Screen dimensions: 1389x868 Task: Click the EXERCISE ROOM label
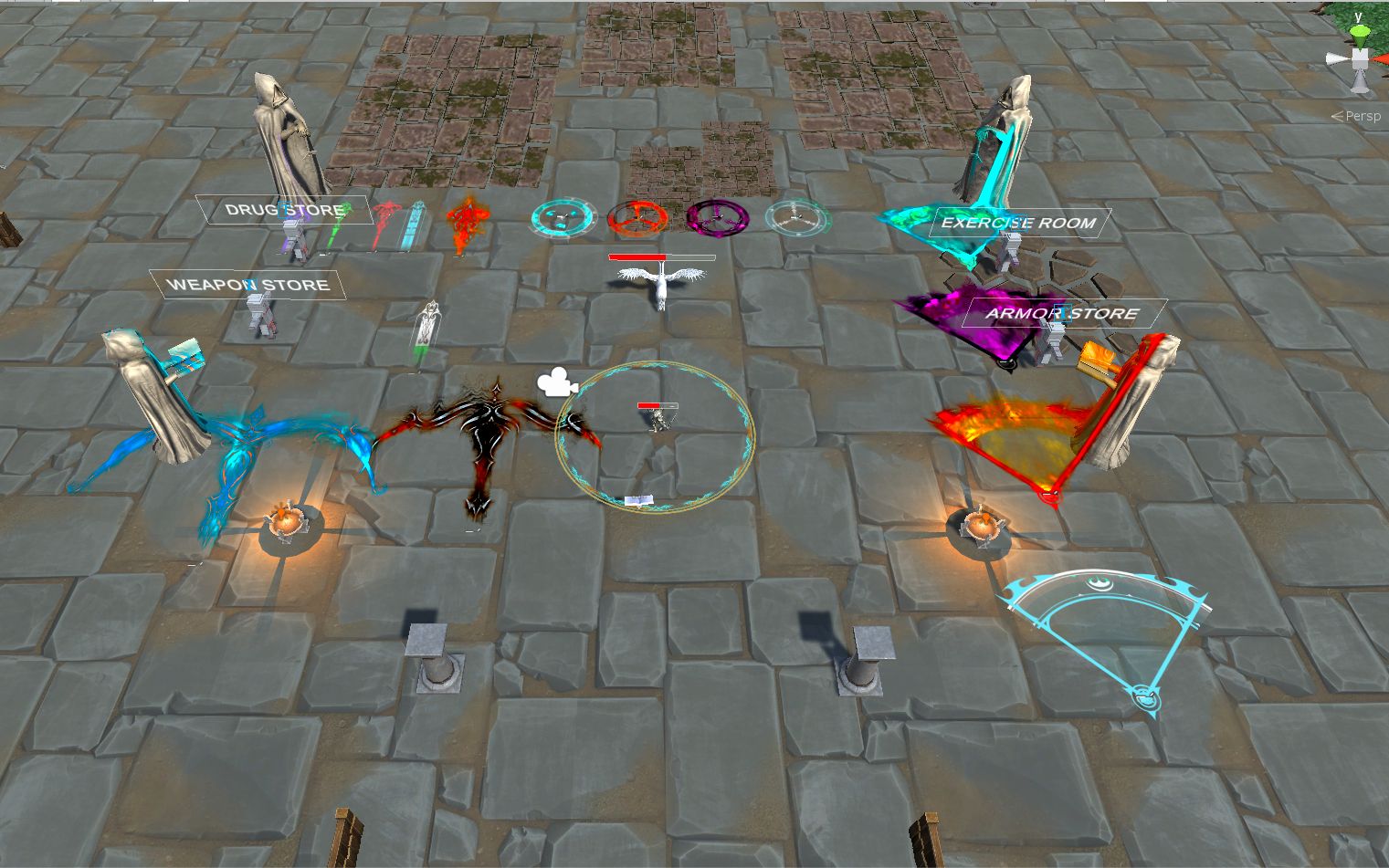1020,221
